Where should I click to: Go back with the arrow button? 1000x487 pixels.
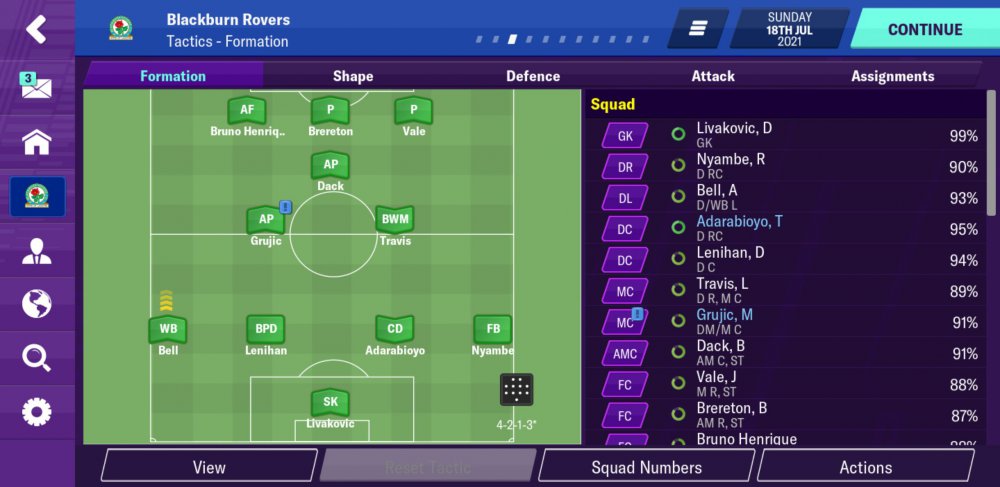pyautogui.click(x=36, y=29)
